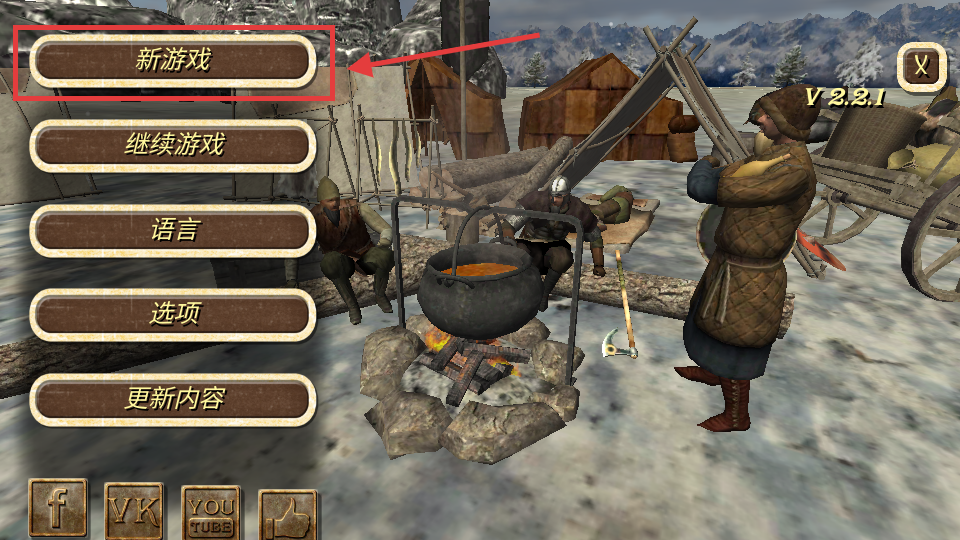Open the YouTube channel button

tap(211, 514)
